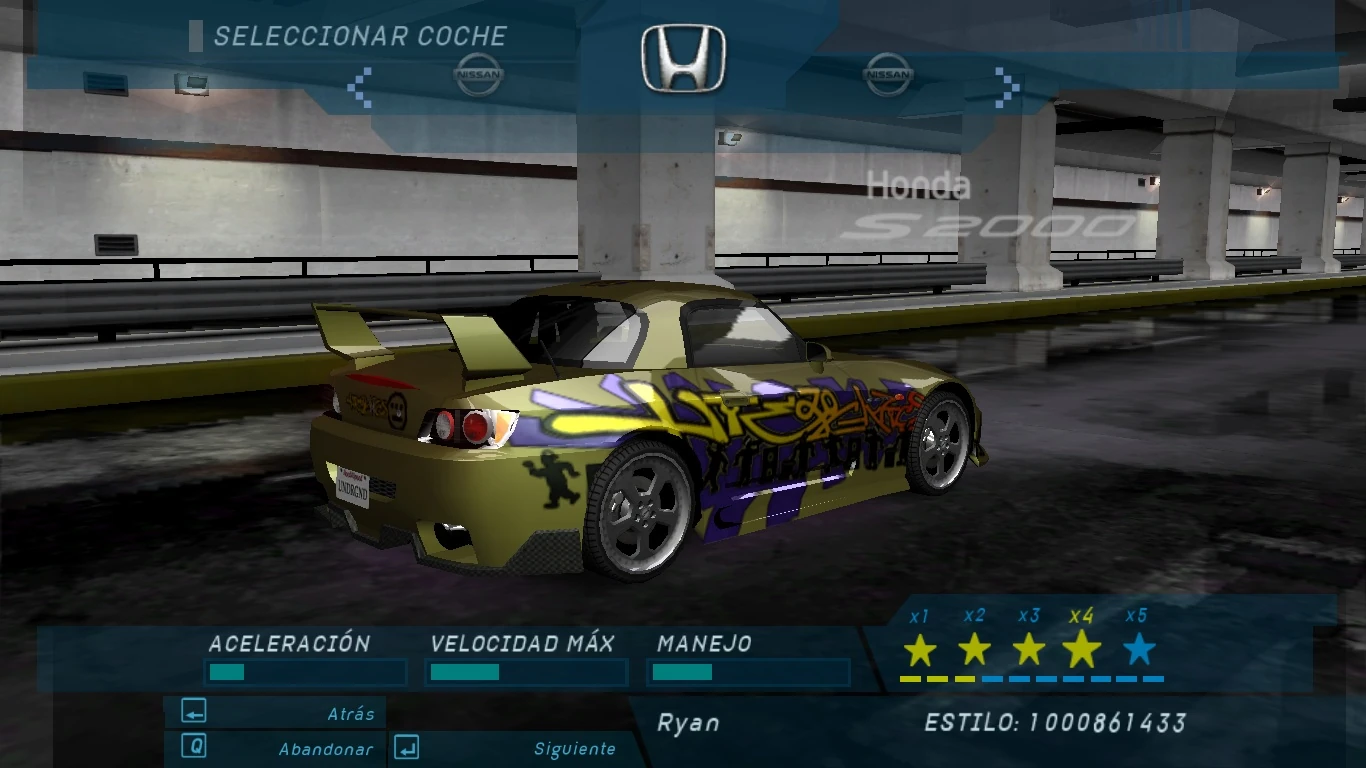Screen dimensions: 1366x768
Task: Open the Nissan logo left of Honda
Action: click(x=480, y=72)
